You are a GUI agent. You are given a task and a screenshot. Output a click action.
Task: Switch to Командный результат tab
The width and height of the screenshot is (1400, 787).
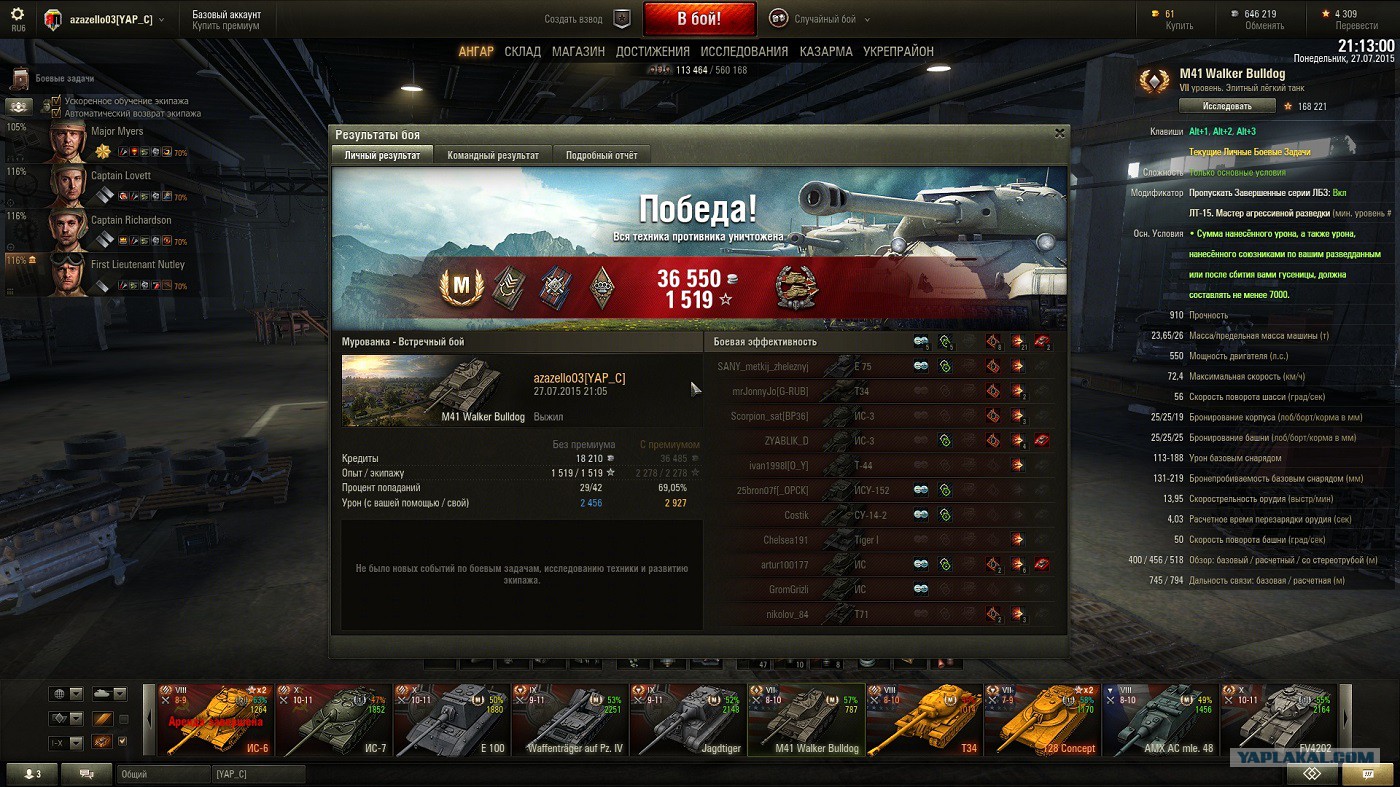[x=493, y=155]
